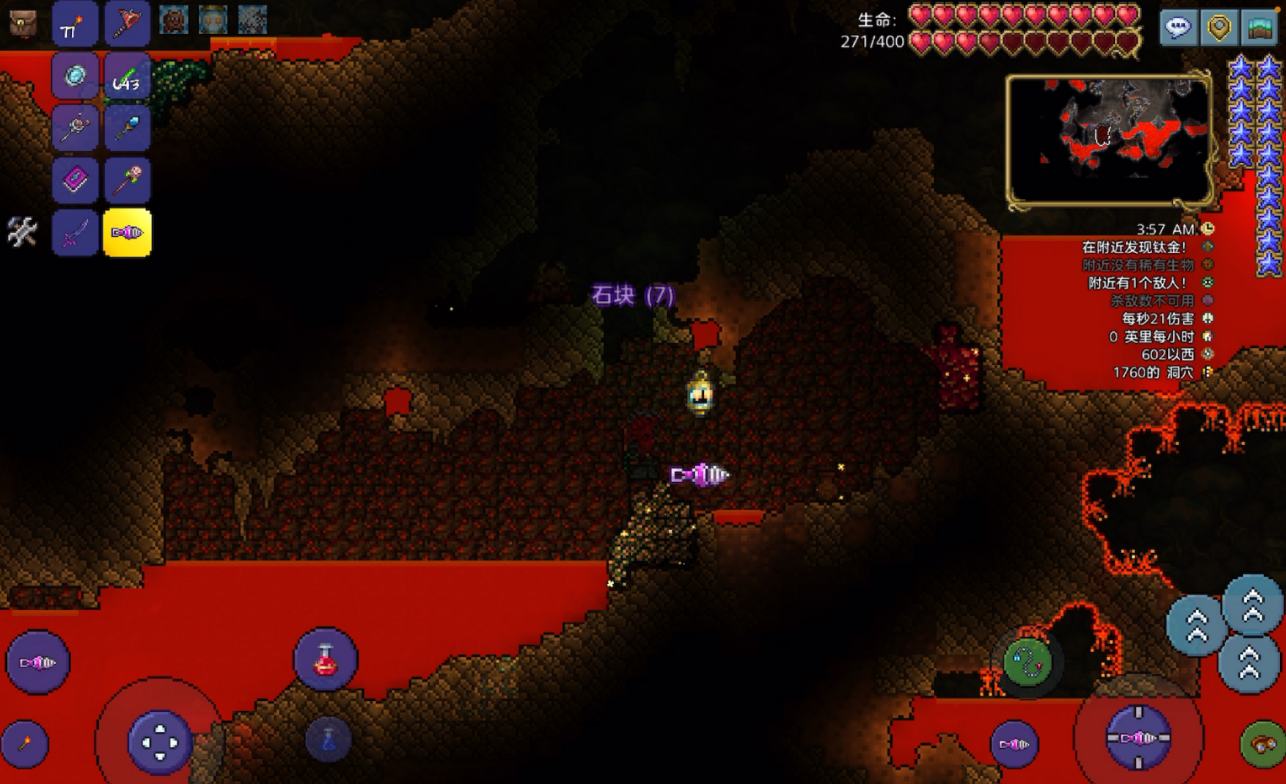Tap the torch quick-use button

pyautogui.click(x=24, y=744)
